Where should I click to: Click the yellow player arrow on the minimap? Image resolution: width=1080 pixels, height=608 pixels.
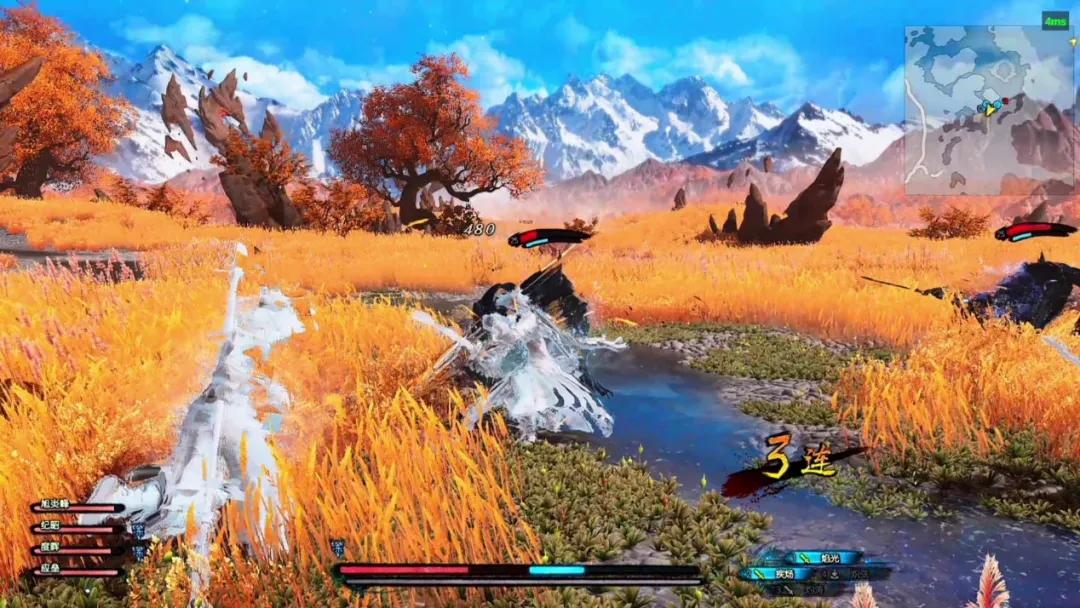click(x=991, y=107)
